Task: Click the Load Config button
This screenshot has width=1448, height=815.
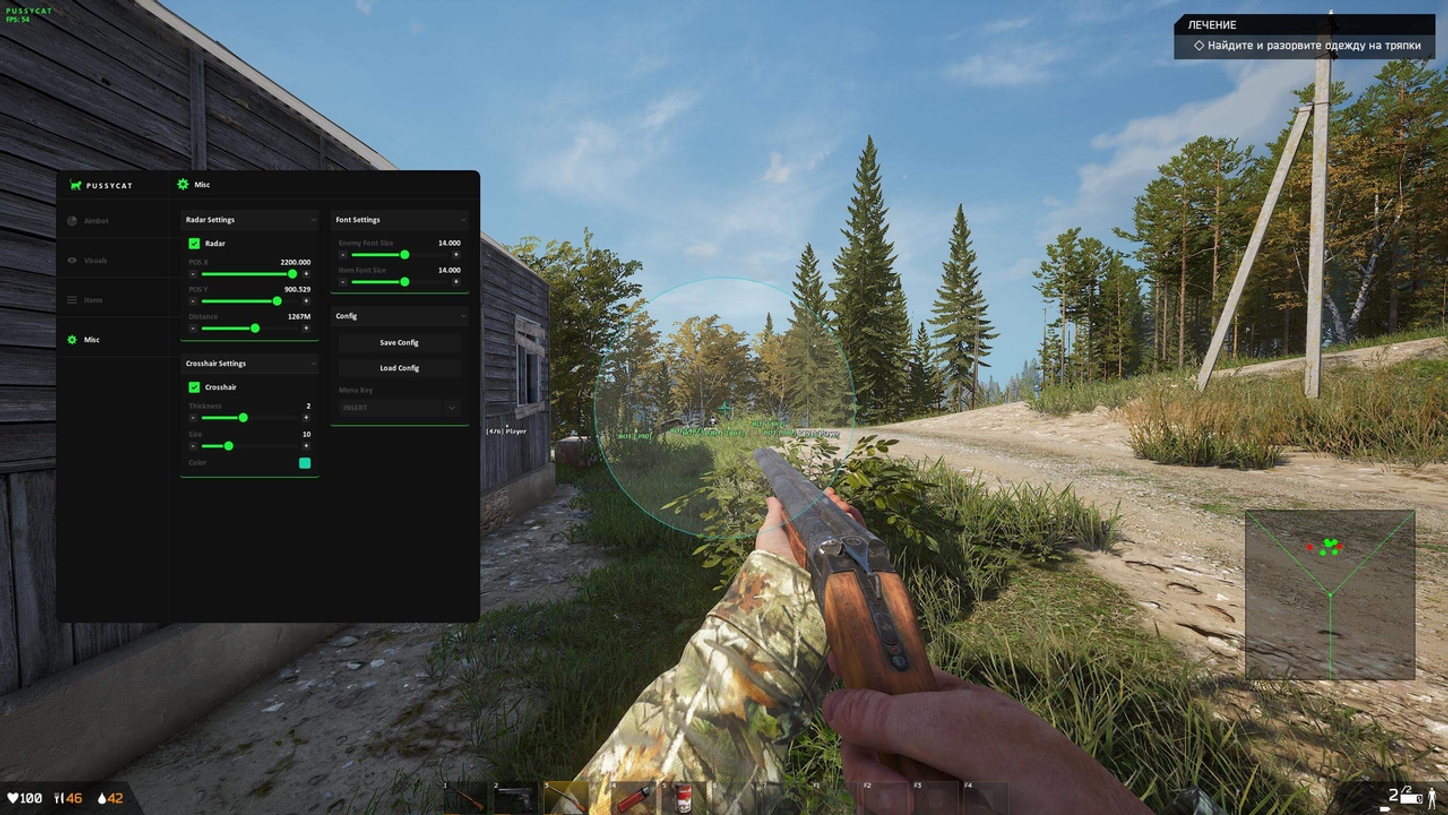Action: click(x=399, y=368)
